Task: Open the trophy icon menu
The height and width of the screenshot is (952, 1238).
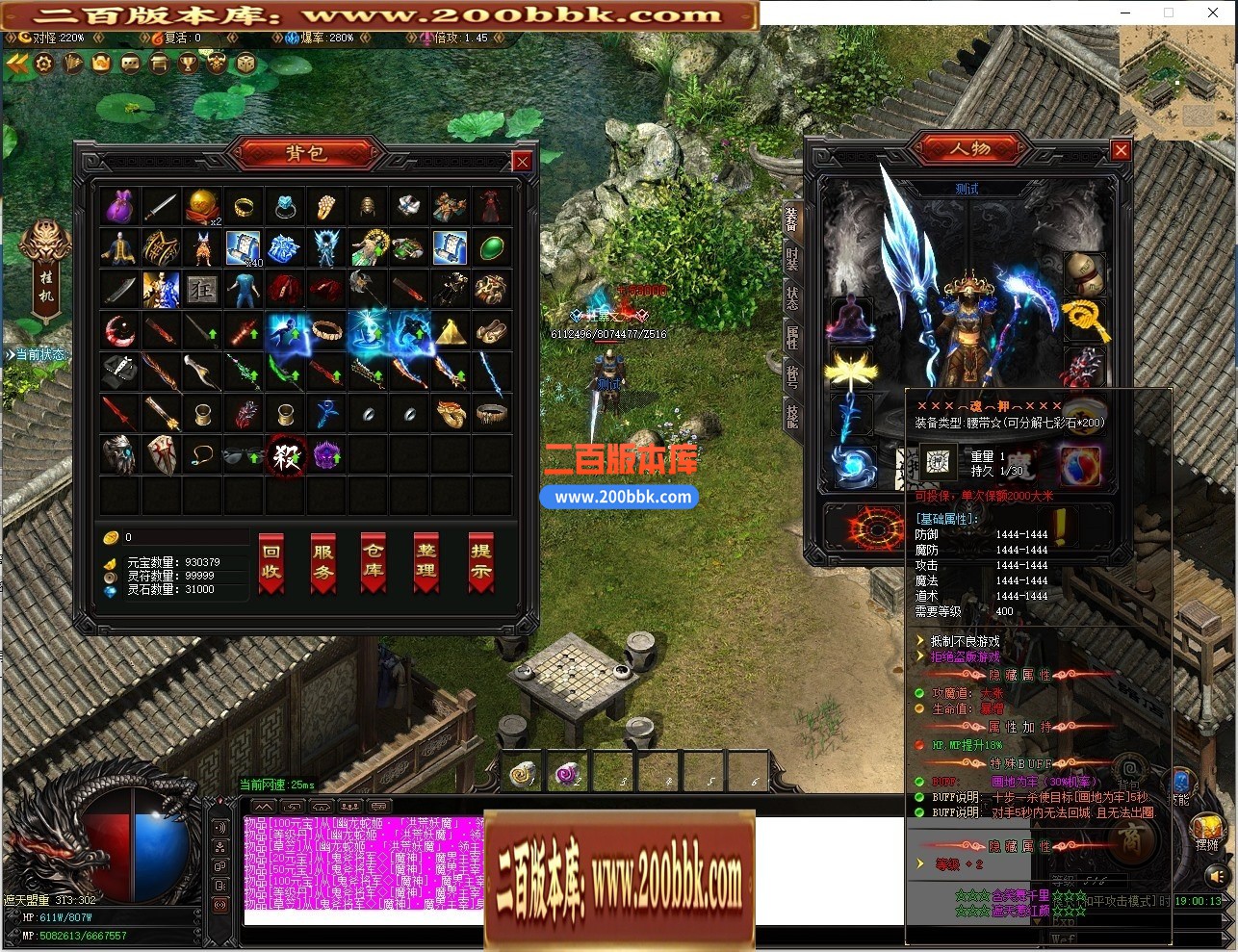Action: pos(189,64)
